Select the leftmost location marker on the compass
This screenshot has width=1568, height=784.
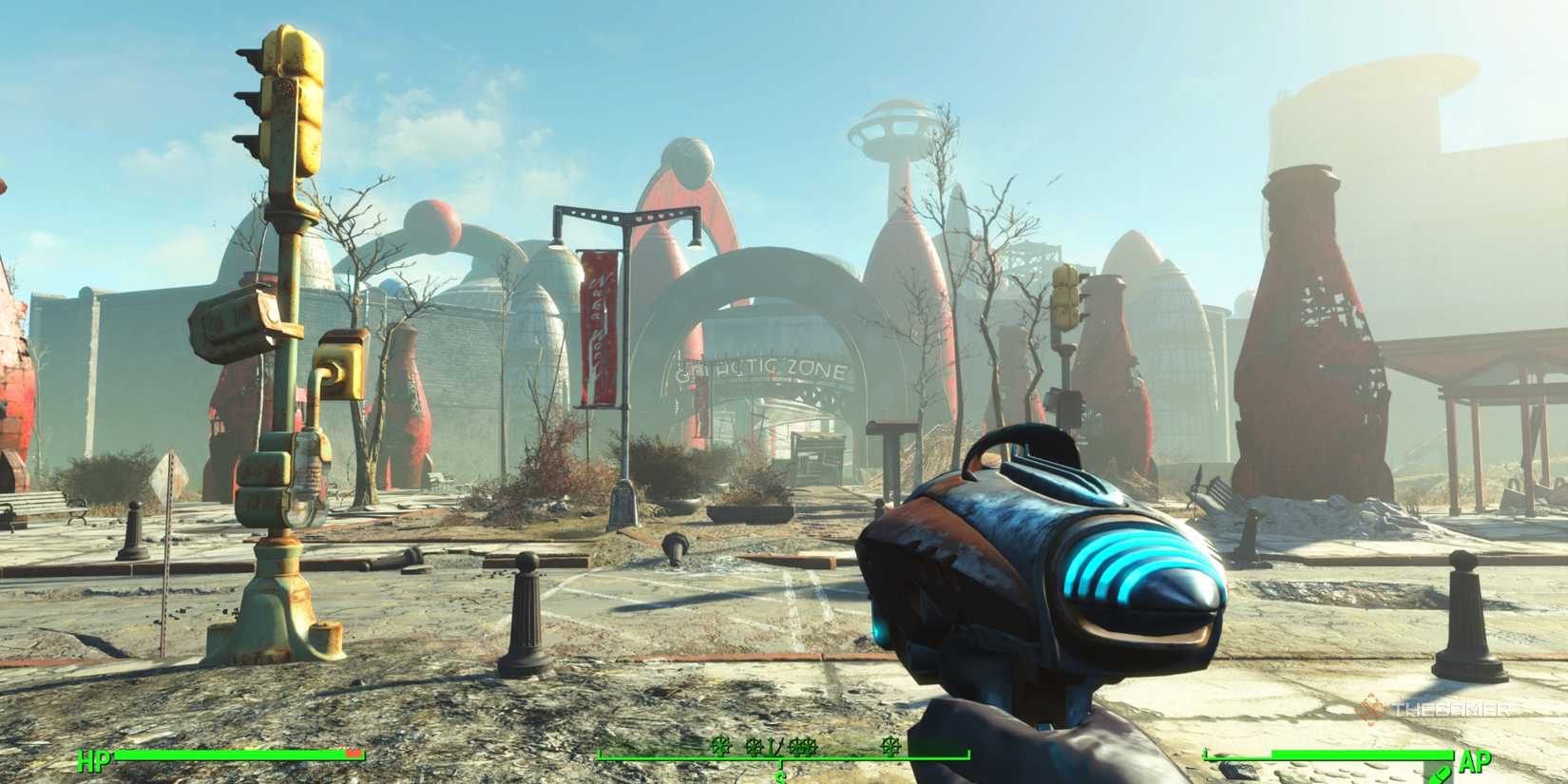coord(720,748)
